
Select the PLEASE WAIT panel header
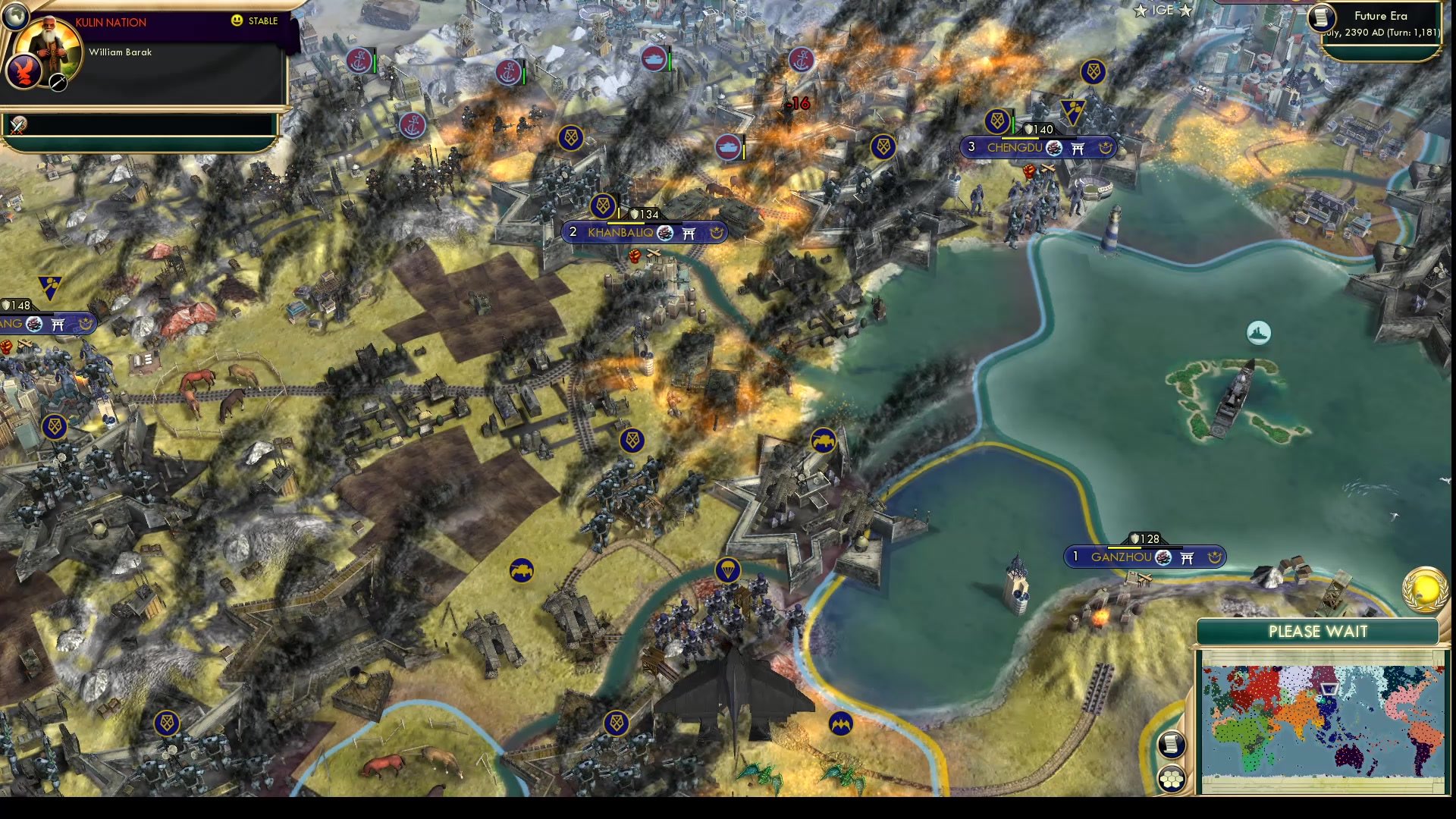pyautogui.click(x=1318, y=631)
